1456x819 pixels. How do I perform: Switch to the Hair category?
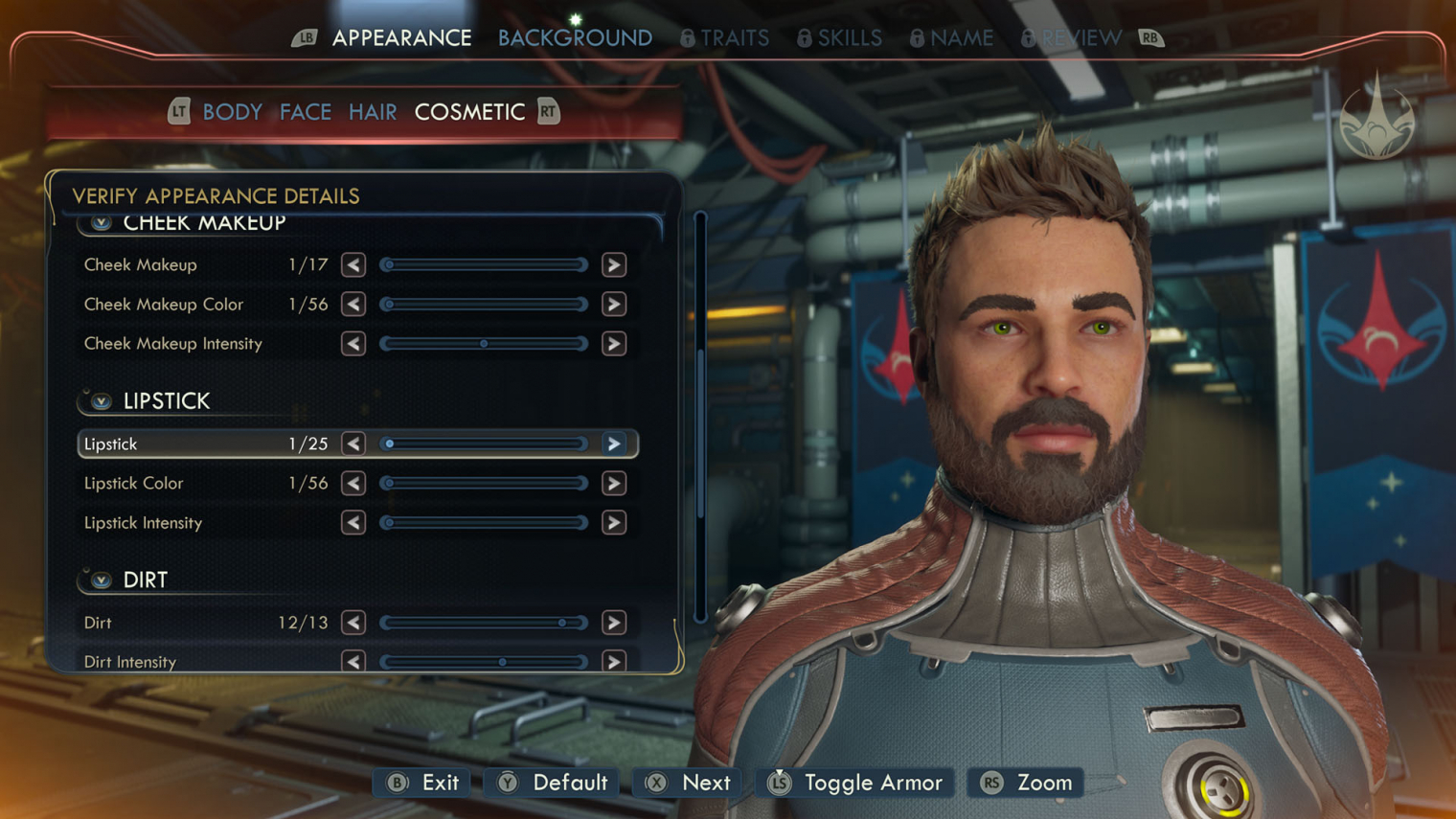click(x=373, y=112)
